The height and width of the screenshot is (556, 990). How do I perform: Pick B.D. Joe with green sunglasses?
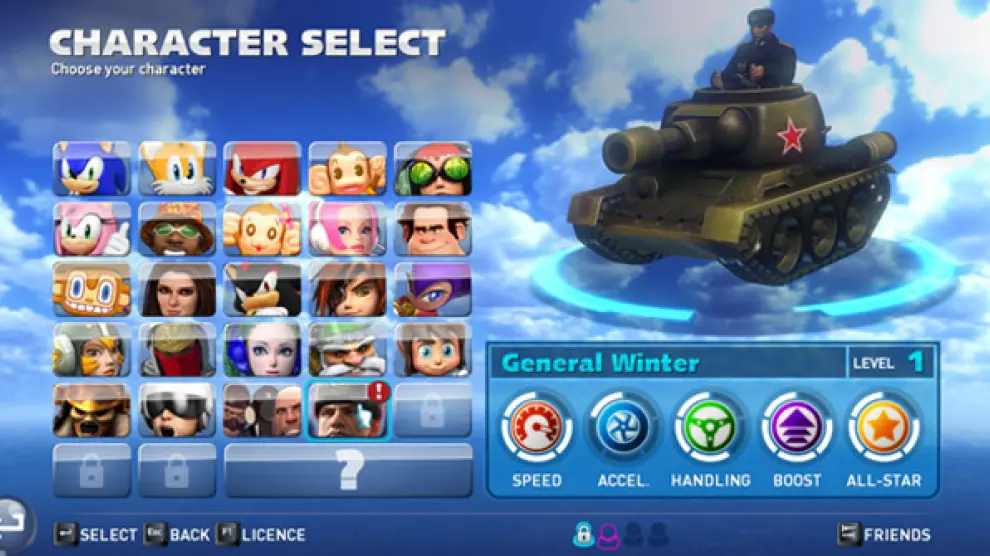(x=177, y=229)
